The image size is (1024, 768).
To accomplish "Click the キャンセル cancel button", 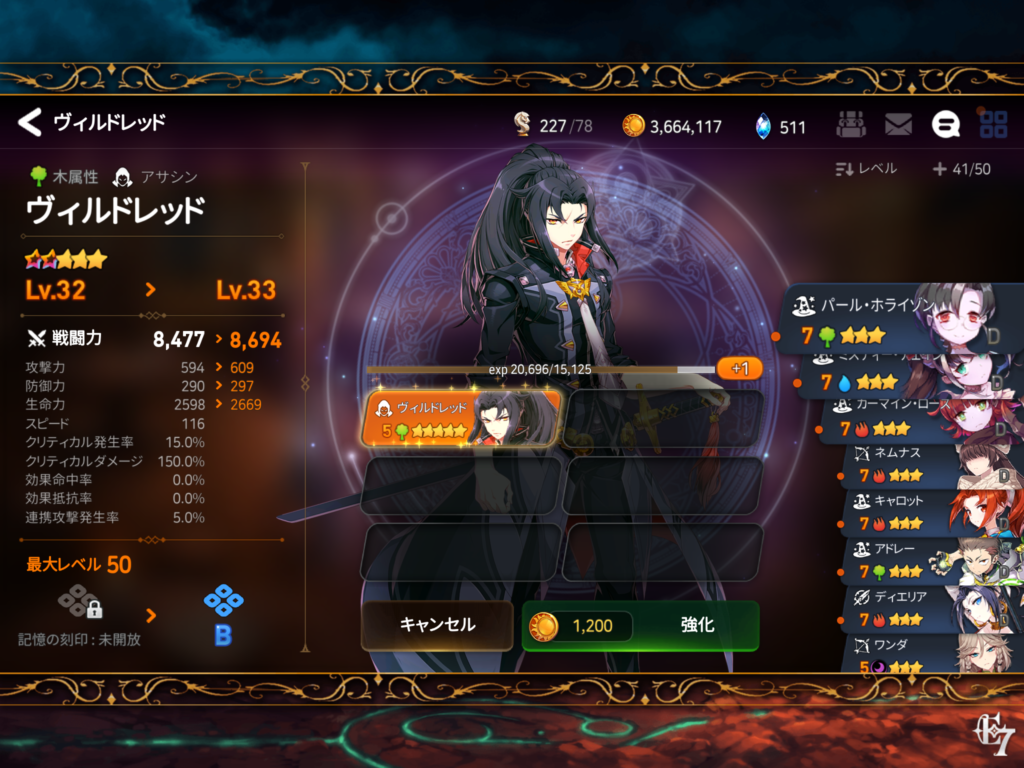I will pyautogui.click(x=437, y=625).
